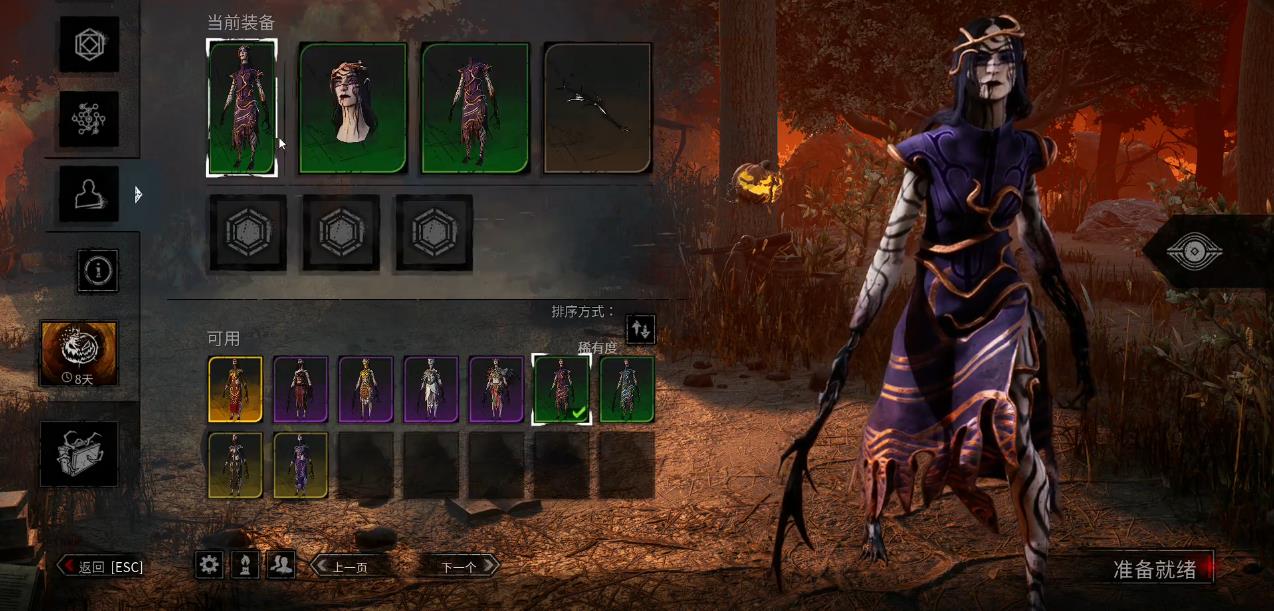Open settings via the gear icon
This screenshot has width=1274, height=611.
coord(209,565)
